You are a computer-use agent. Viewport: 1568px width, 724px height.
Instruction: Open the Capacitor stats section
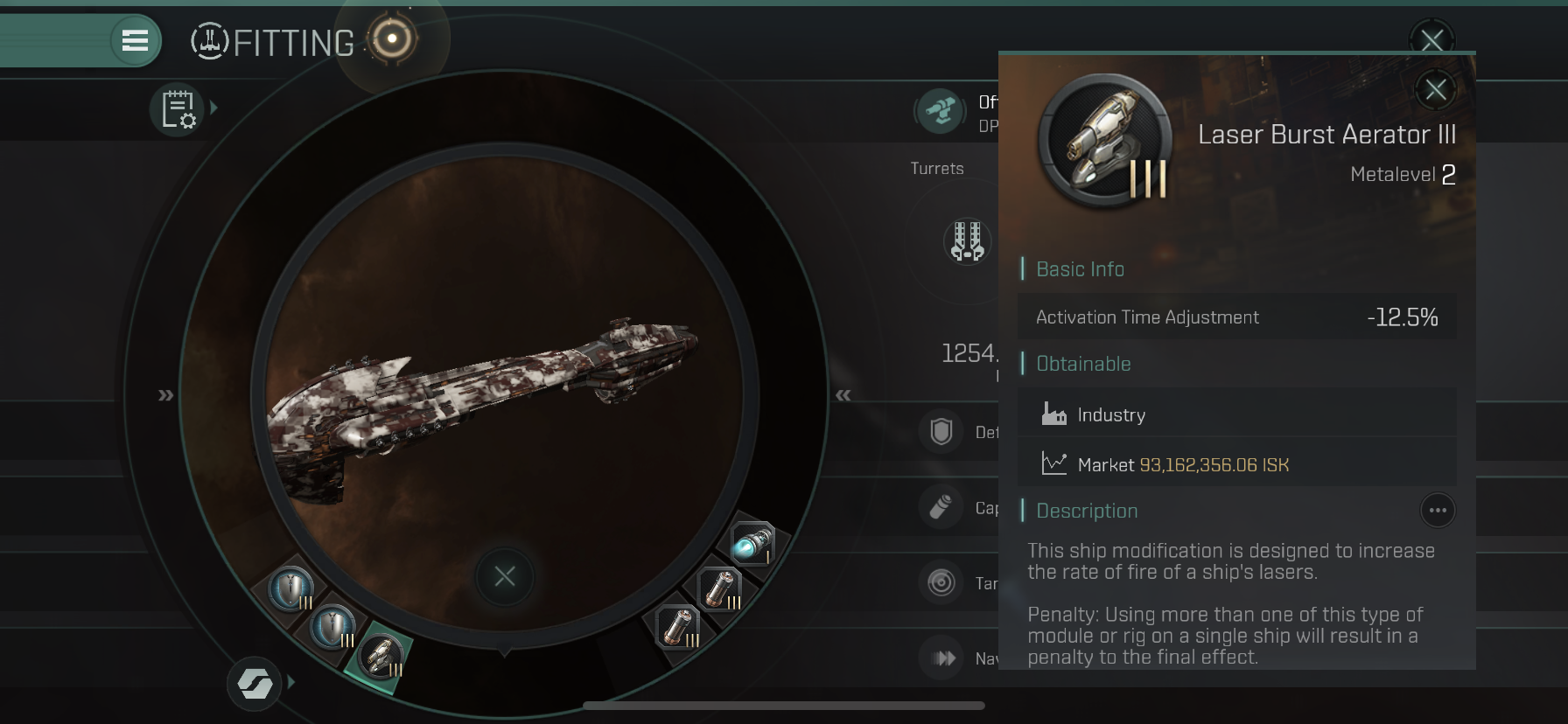(x=941, y=508)
